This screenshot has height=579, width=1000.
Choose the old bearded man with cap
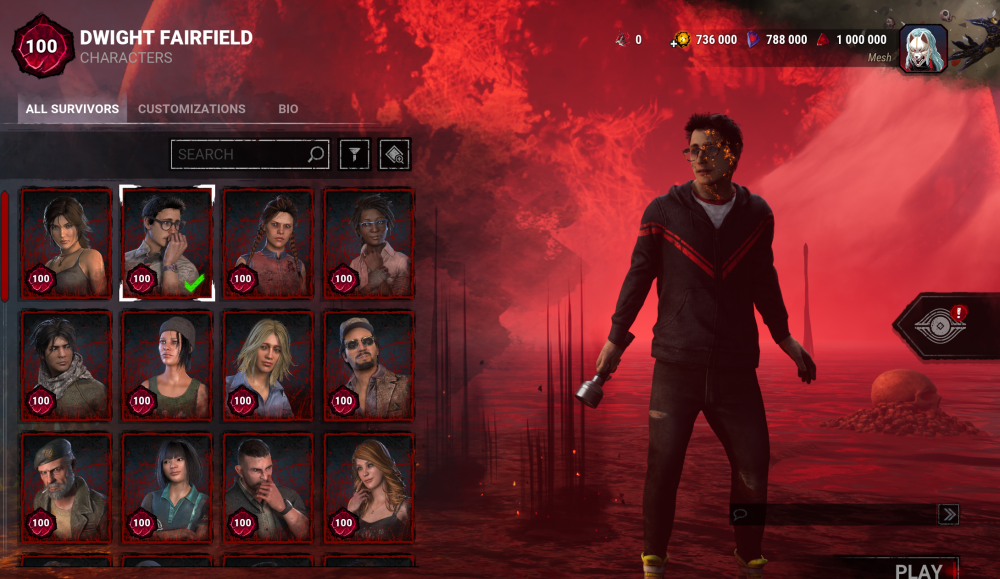(66, 487)
